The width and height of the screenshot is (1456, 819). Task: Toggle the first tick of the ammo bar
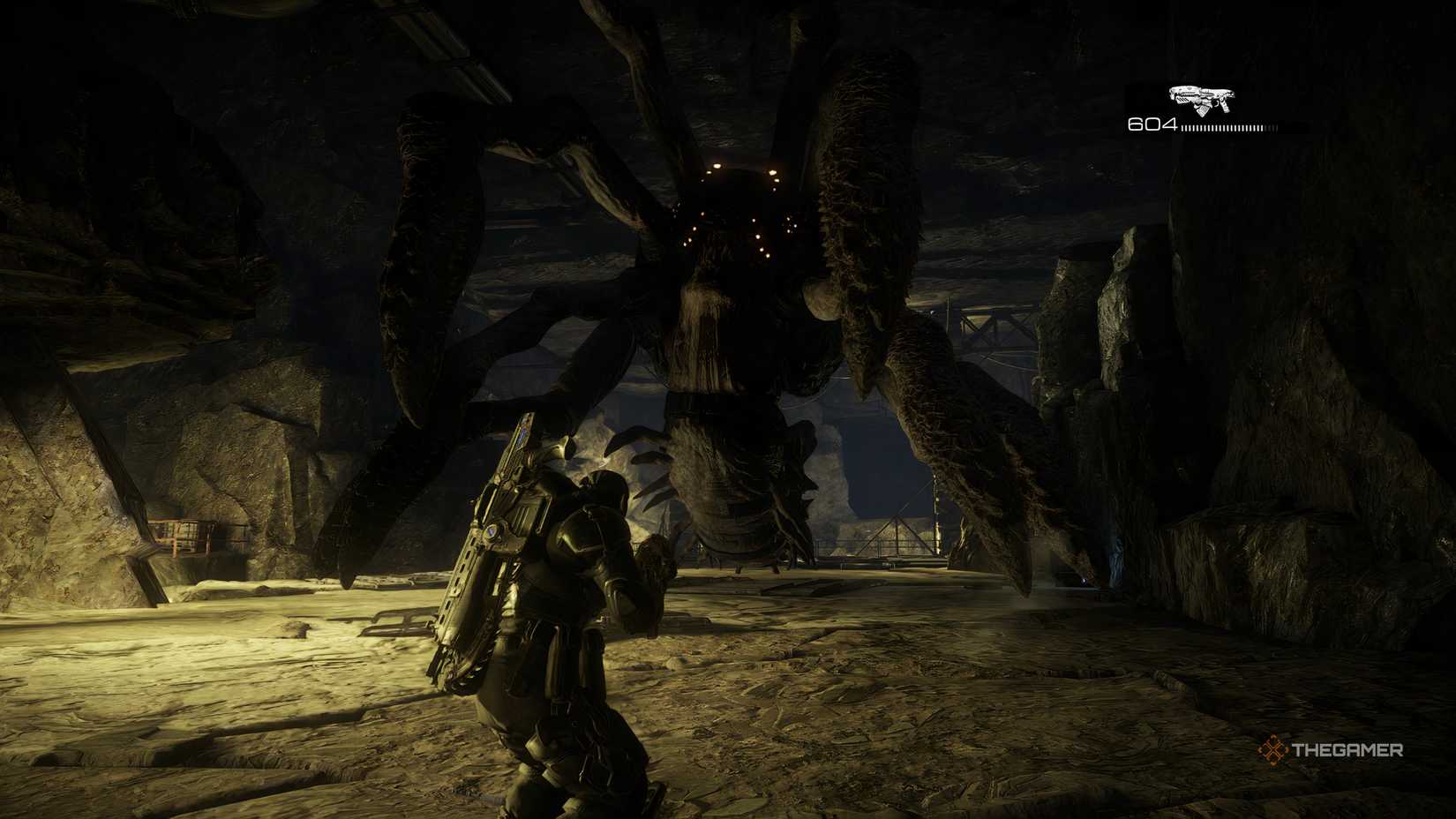pos(1183,127)
